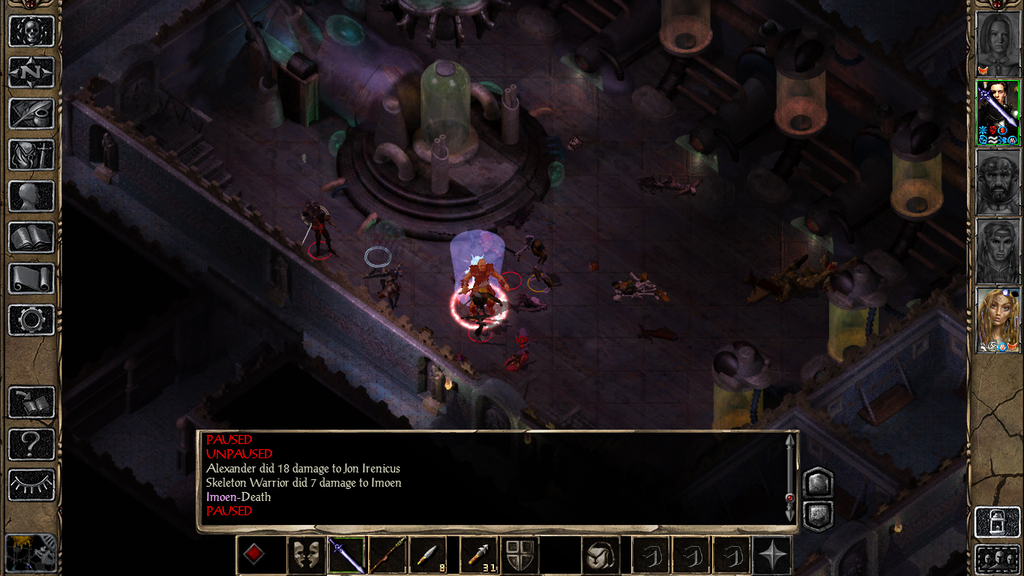
Task: Open the inventory screen
Action: coord(31,155)
